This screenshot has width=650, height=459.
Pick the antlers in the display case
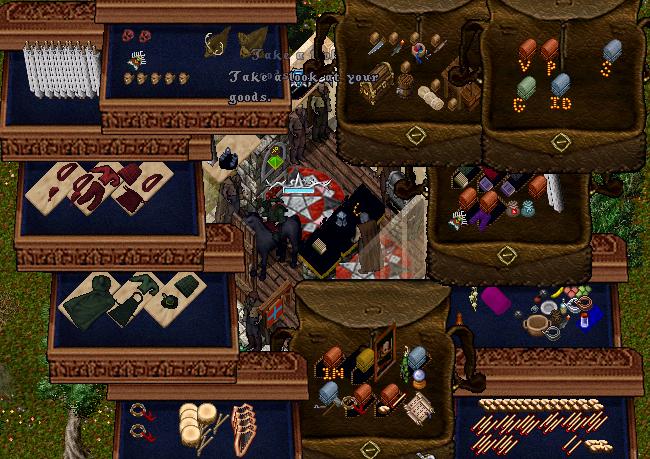(213, 43)
